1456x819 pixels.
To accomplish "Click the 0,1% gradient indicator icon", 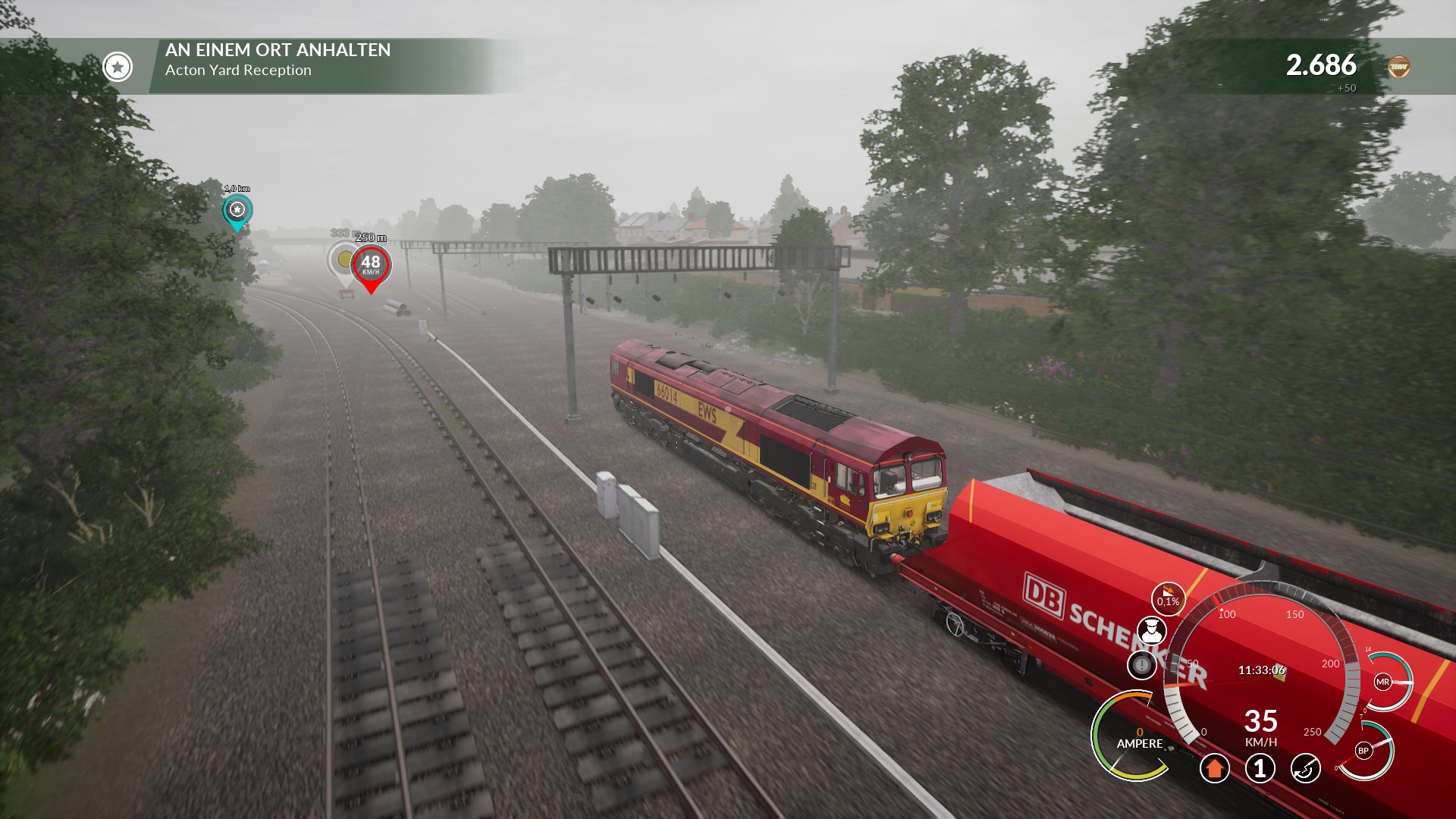I will (x=1168, y=600).
